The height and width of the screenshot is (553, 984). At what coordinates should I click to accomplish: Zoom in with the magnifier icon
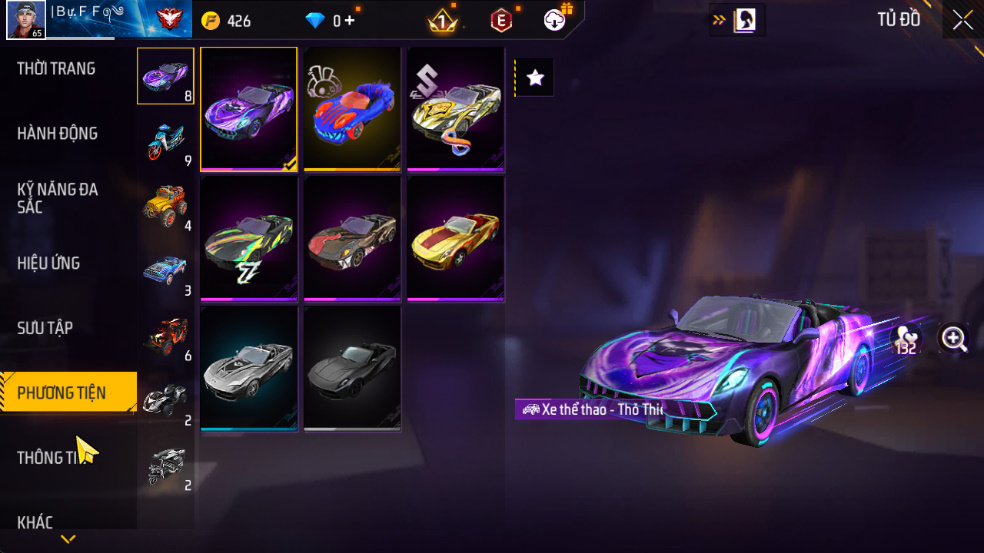tap(954, 339)
